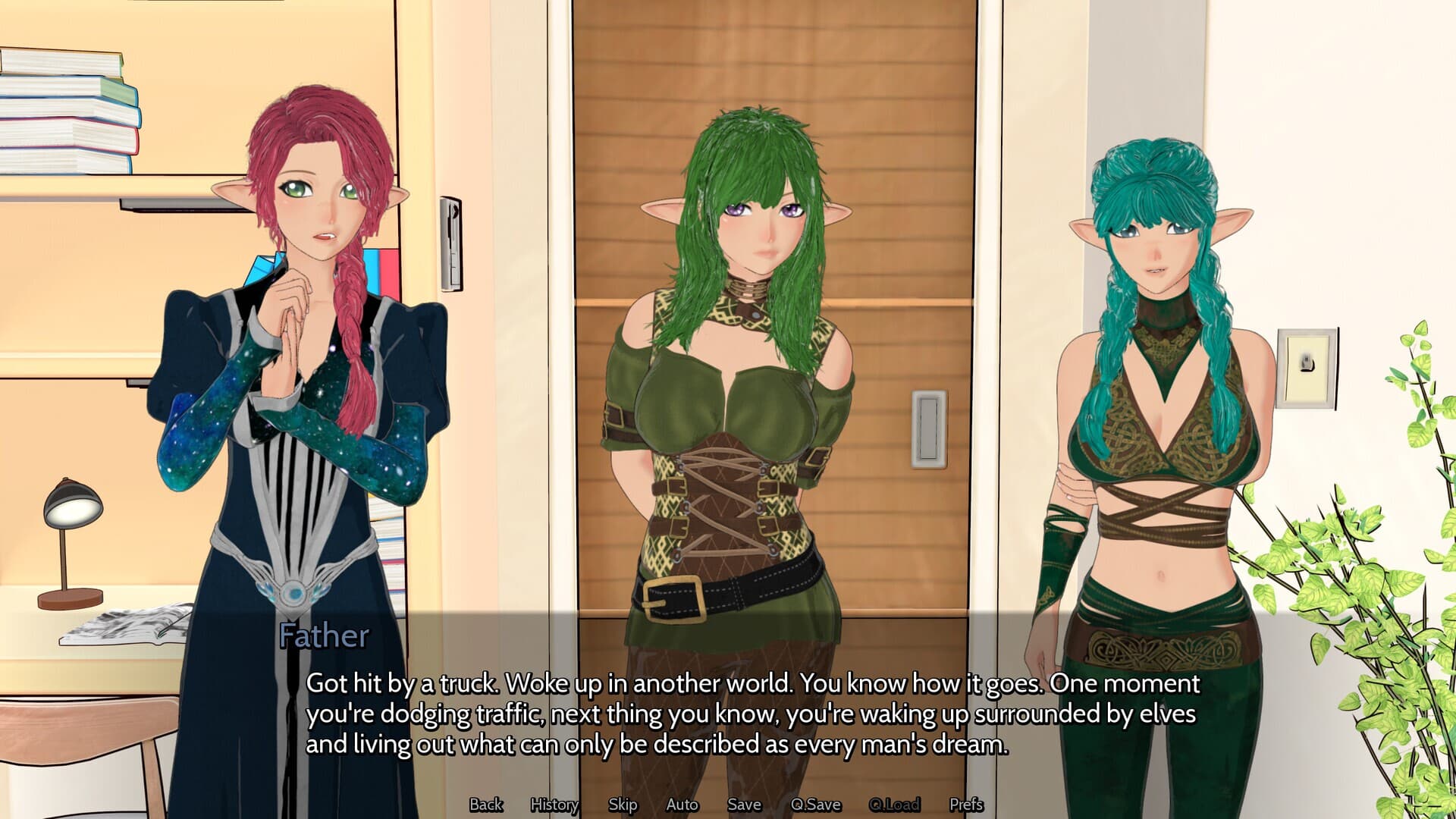Load the quick save via Q.Load
The width and height of the screenshot is (1456, 819).
point(896,805)
